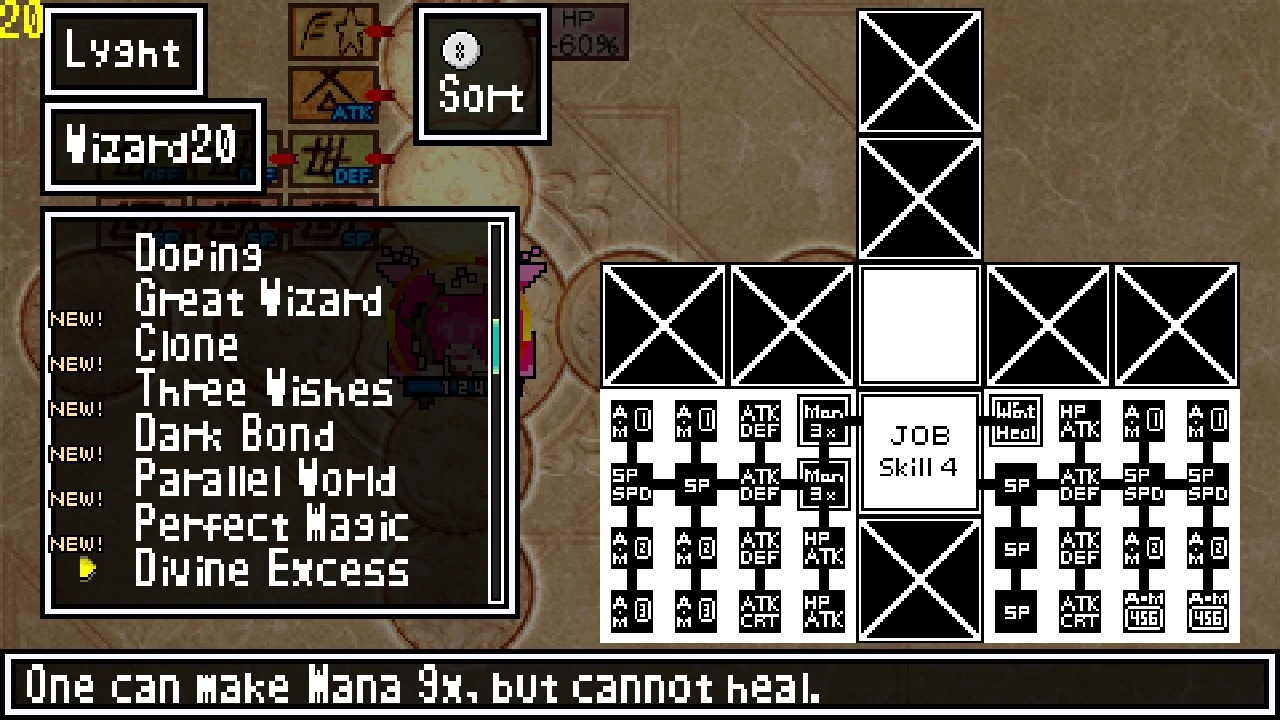Click the A-M 456 node in the grid
The image size is (1280, 720).
[x=1142, y=610]
